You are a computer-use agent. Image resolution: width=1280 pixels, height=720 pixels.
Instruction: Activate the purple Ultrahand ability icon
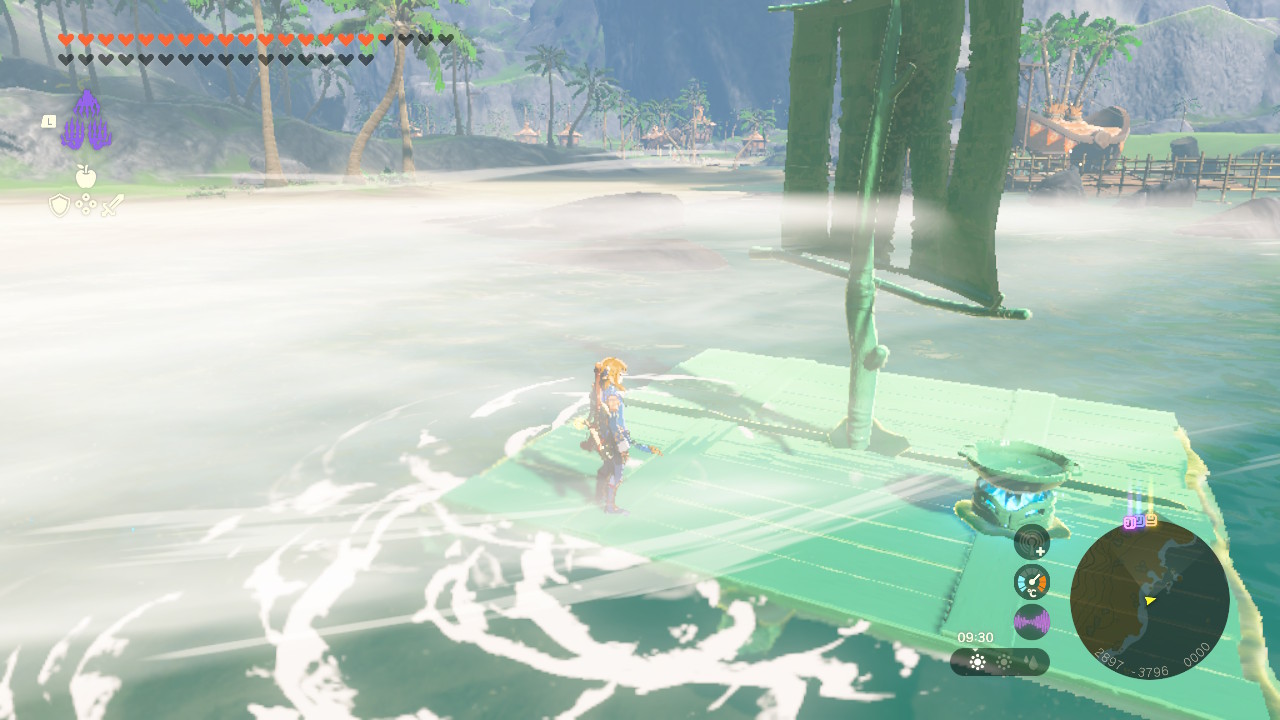(x=86, y=122)
